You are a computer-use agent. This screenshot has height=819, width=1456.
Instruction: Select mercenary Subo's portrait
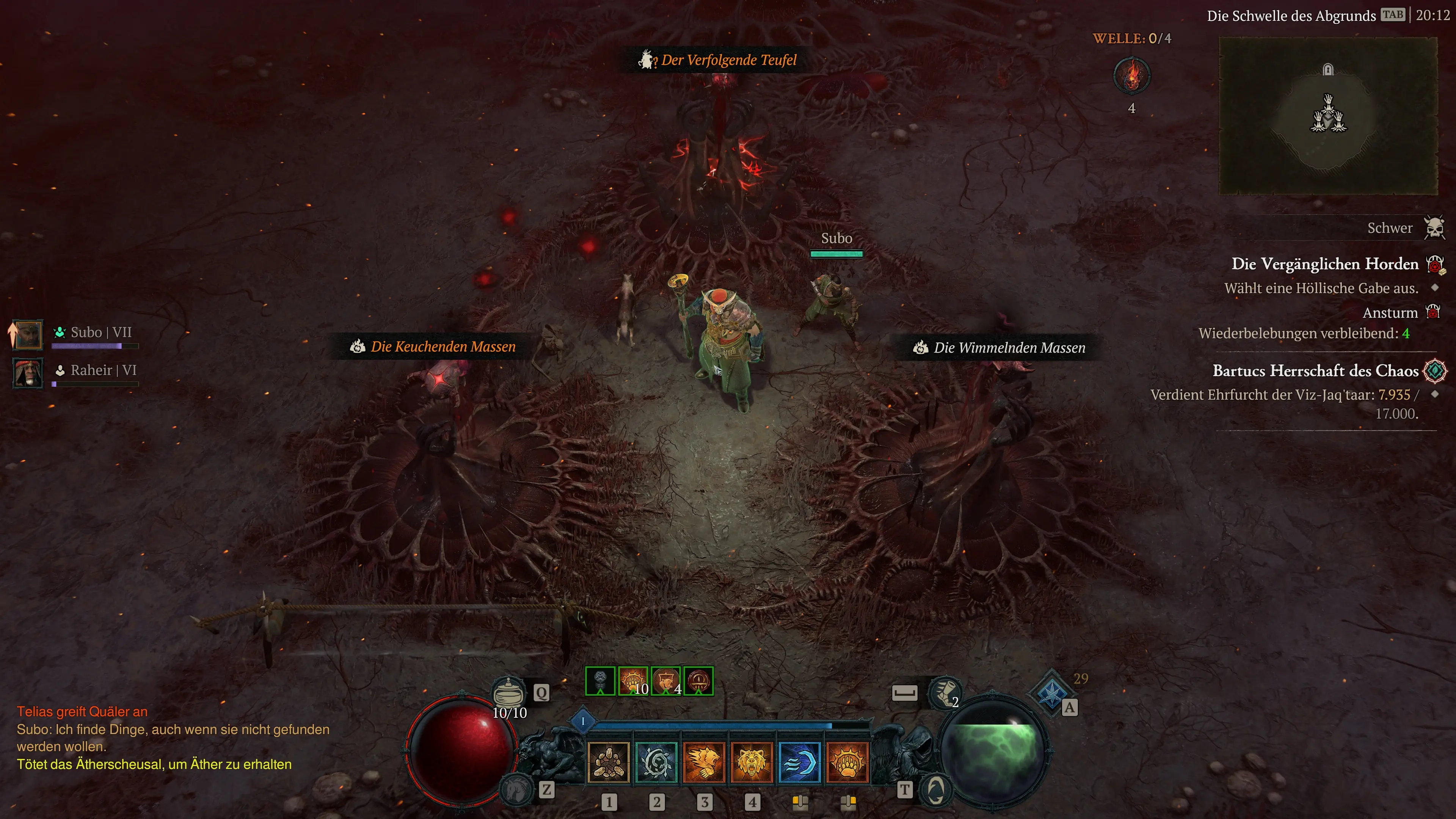click(x=28, y=334)
